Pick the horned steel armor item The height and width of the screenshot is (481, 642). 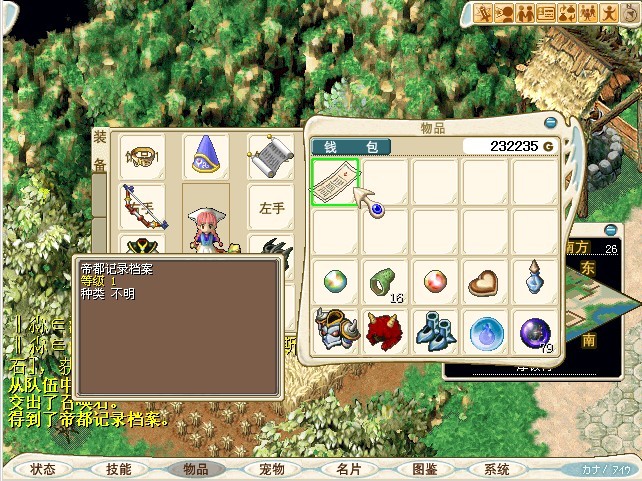[x=335, y=331]
